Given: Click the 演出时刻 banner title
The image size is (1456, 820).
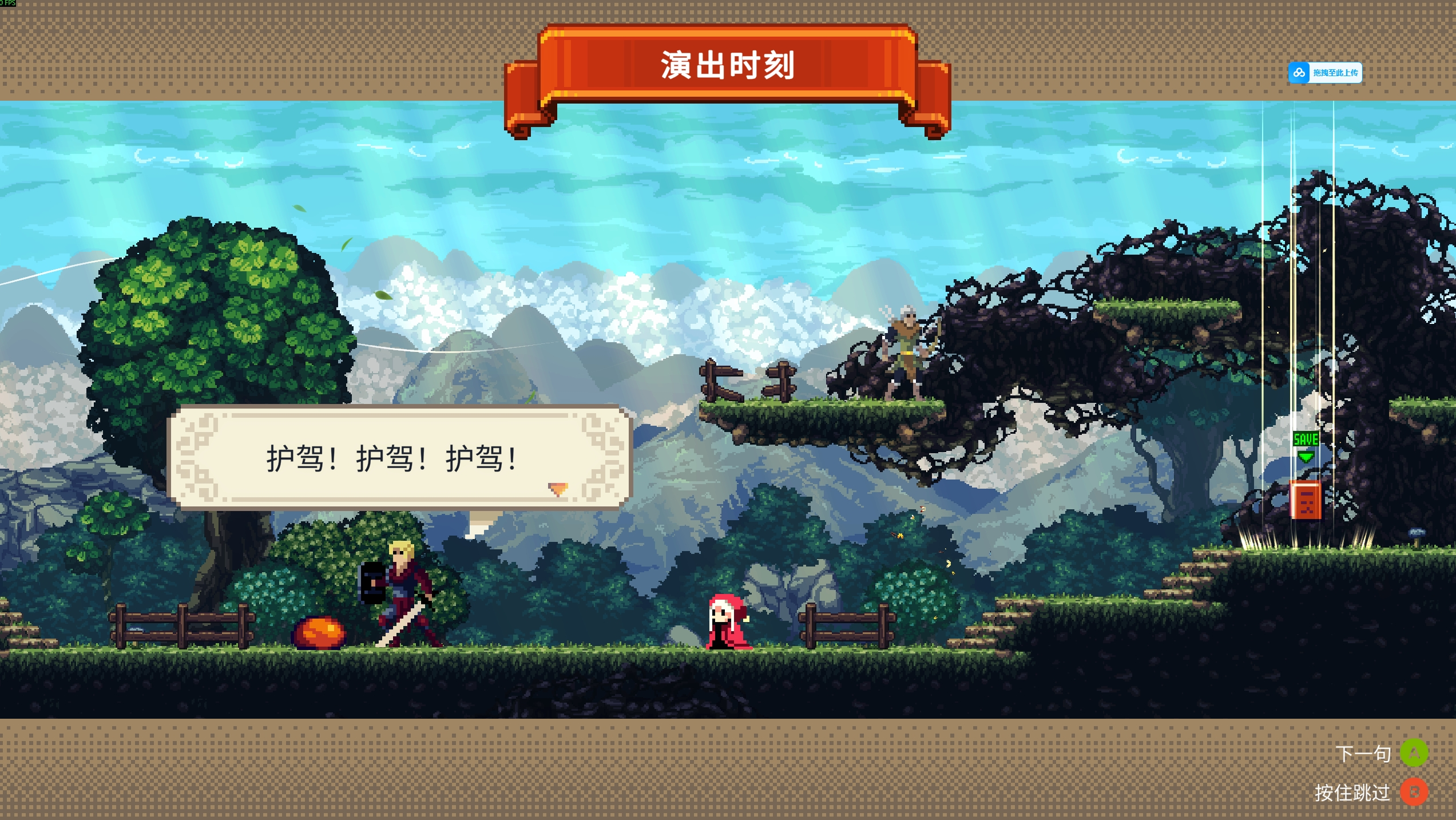Looking at the screenshot, I should pos(728,64).
